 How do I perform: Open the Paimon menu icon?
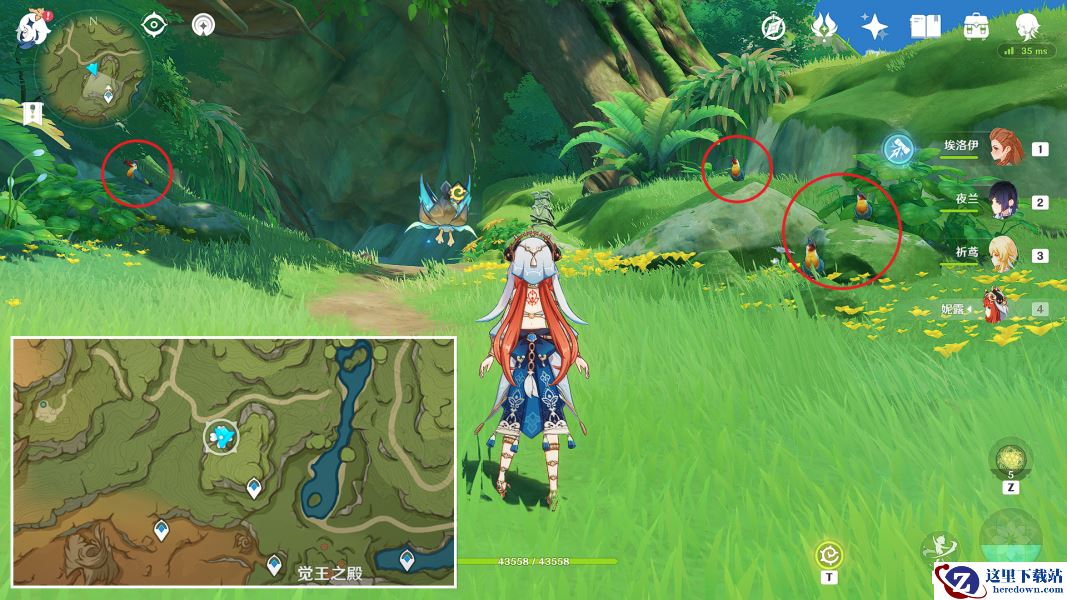point(33,27)
